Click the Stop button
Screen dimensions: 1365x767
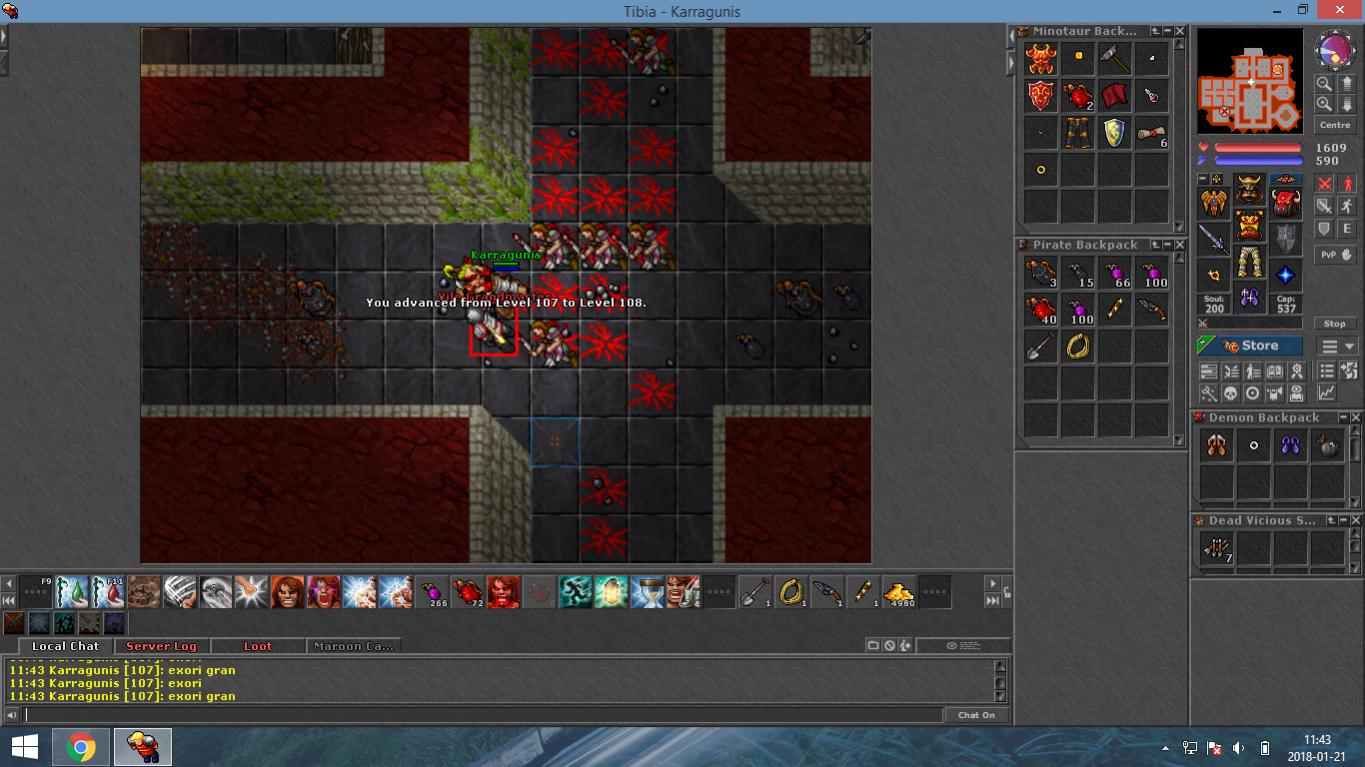click(x=1335, y=324)
